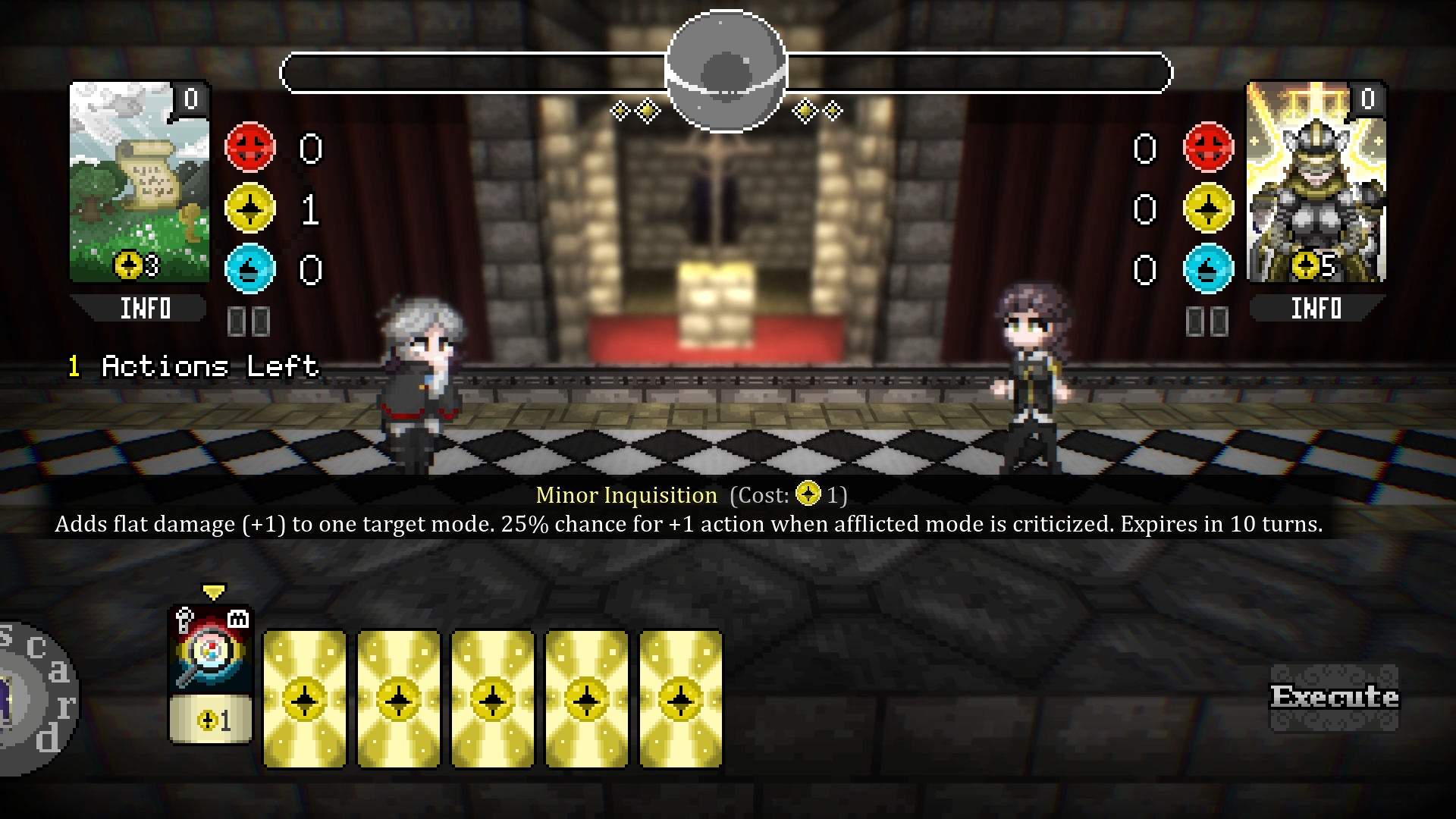This screenshot has width=1456, height=819.
Task: Select the Minor Inquisition card
Action: point(210,675)
